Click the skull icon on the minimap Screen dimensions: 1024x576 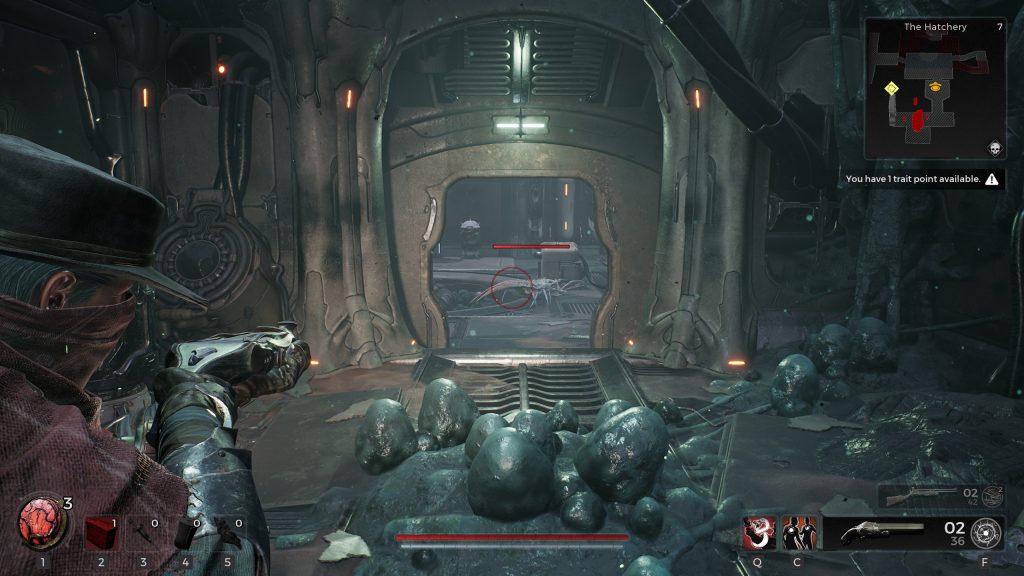[995, 148]
